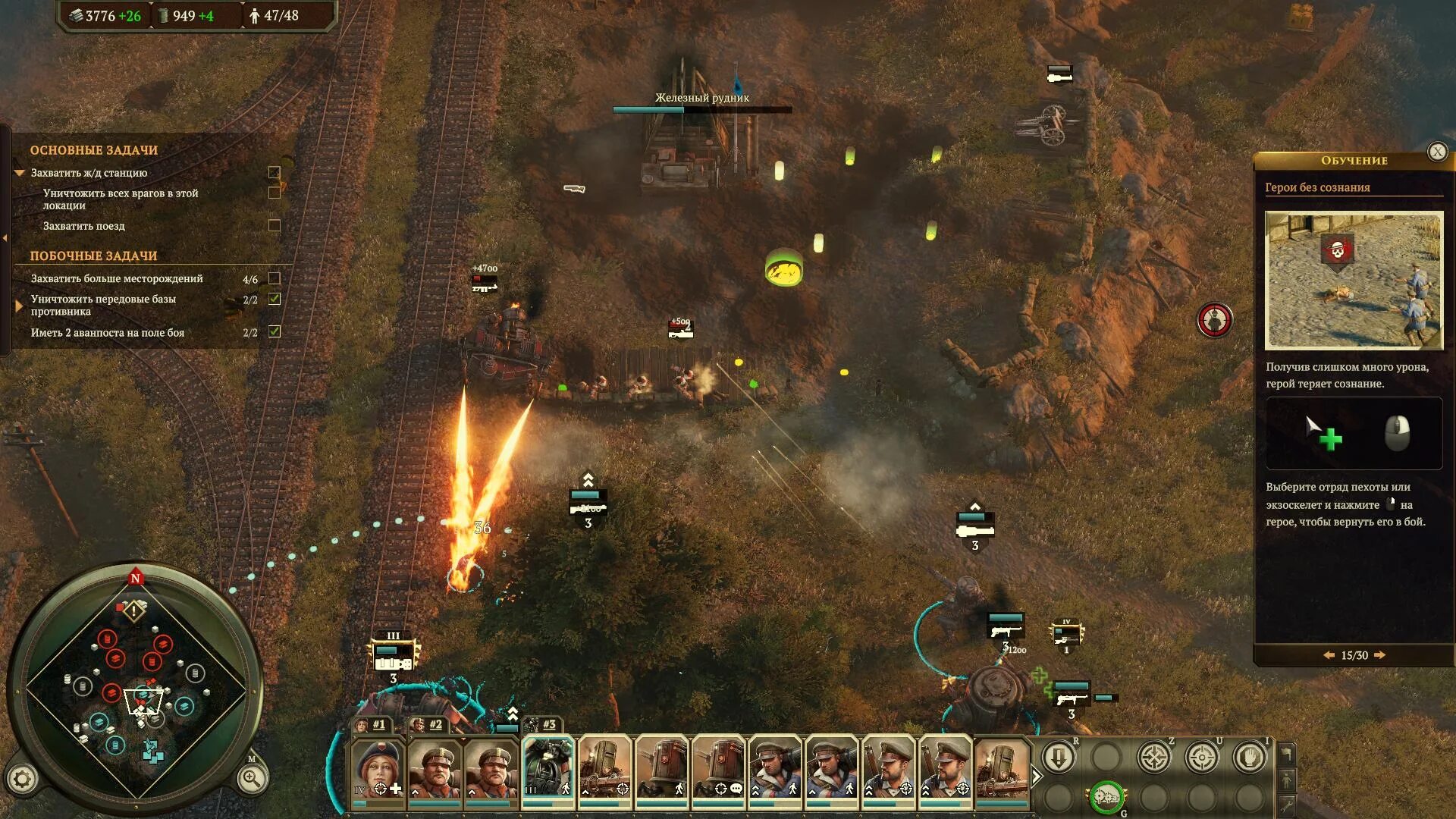Screen dimensions: 1456x819
Task: Click the red unconscious hero marker
Action: [x=1214, y=320]
